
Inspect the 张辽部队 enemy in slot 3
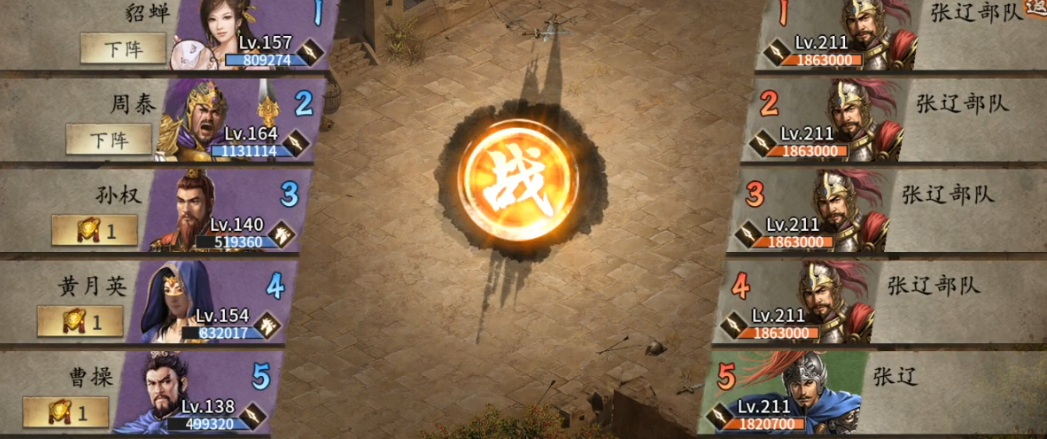(840, 208)
